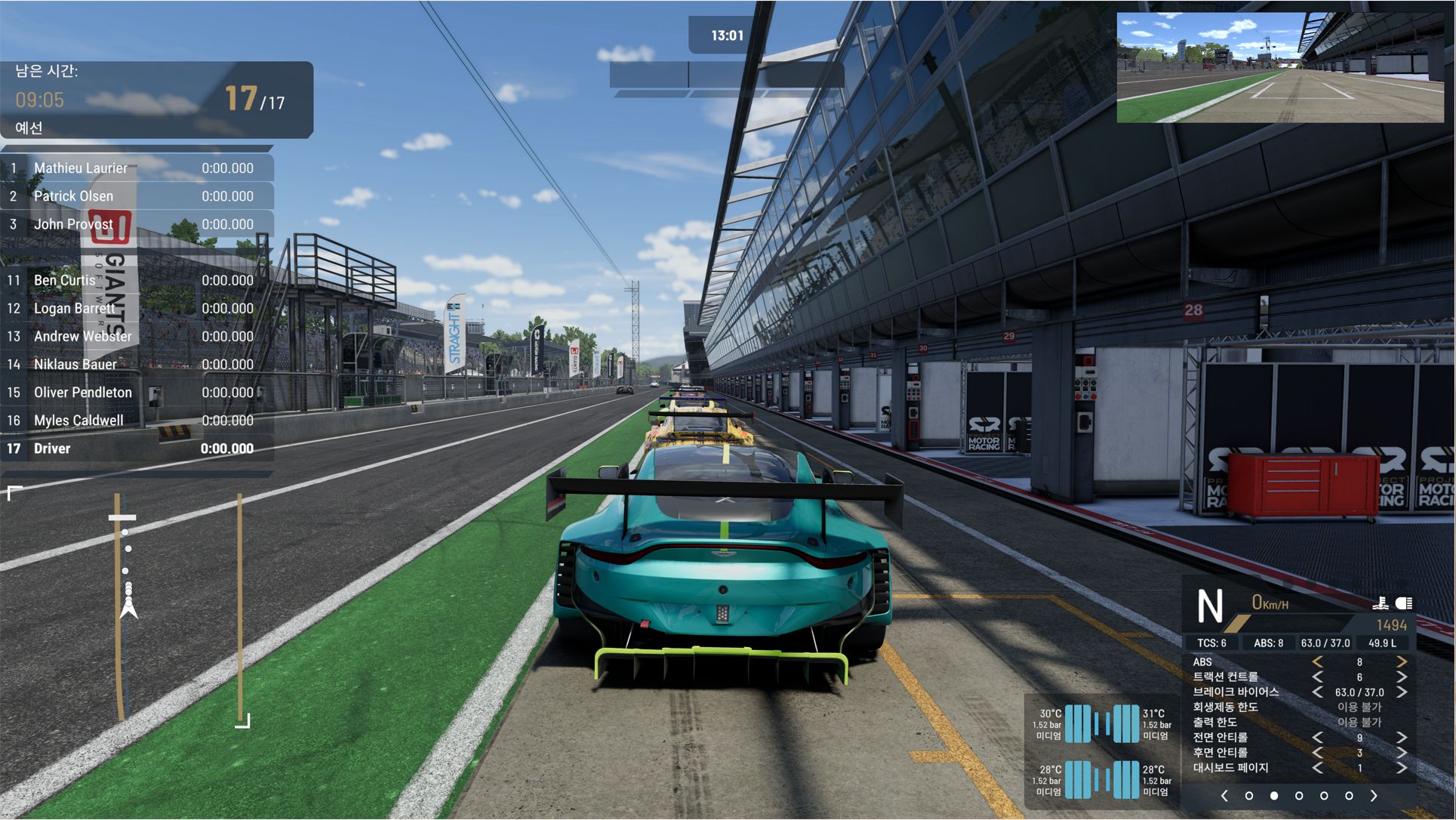
Task: Decrease the 전면 안티롤 setting
Action: point(1318,738)
